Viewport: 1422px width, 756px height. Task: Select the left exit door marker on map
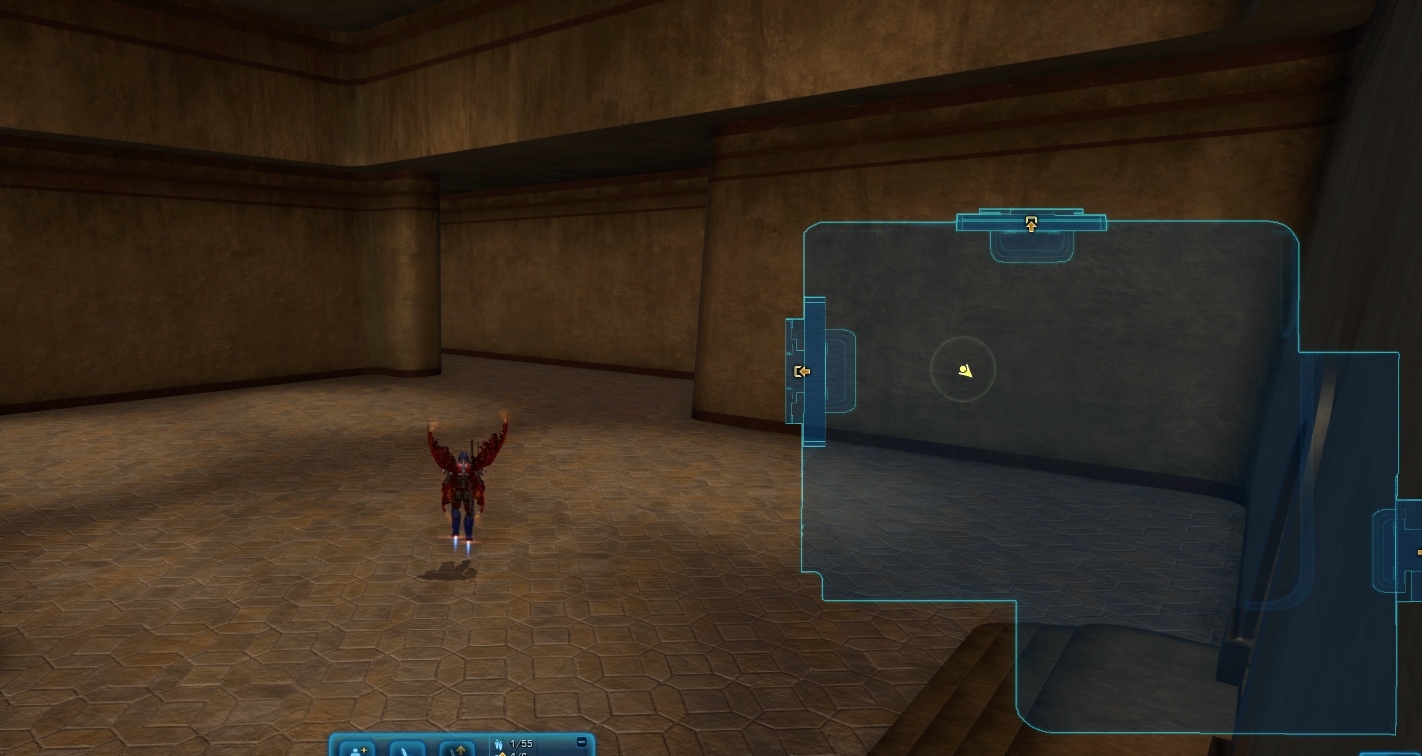pyautogui.click(x=801, y=372)
